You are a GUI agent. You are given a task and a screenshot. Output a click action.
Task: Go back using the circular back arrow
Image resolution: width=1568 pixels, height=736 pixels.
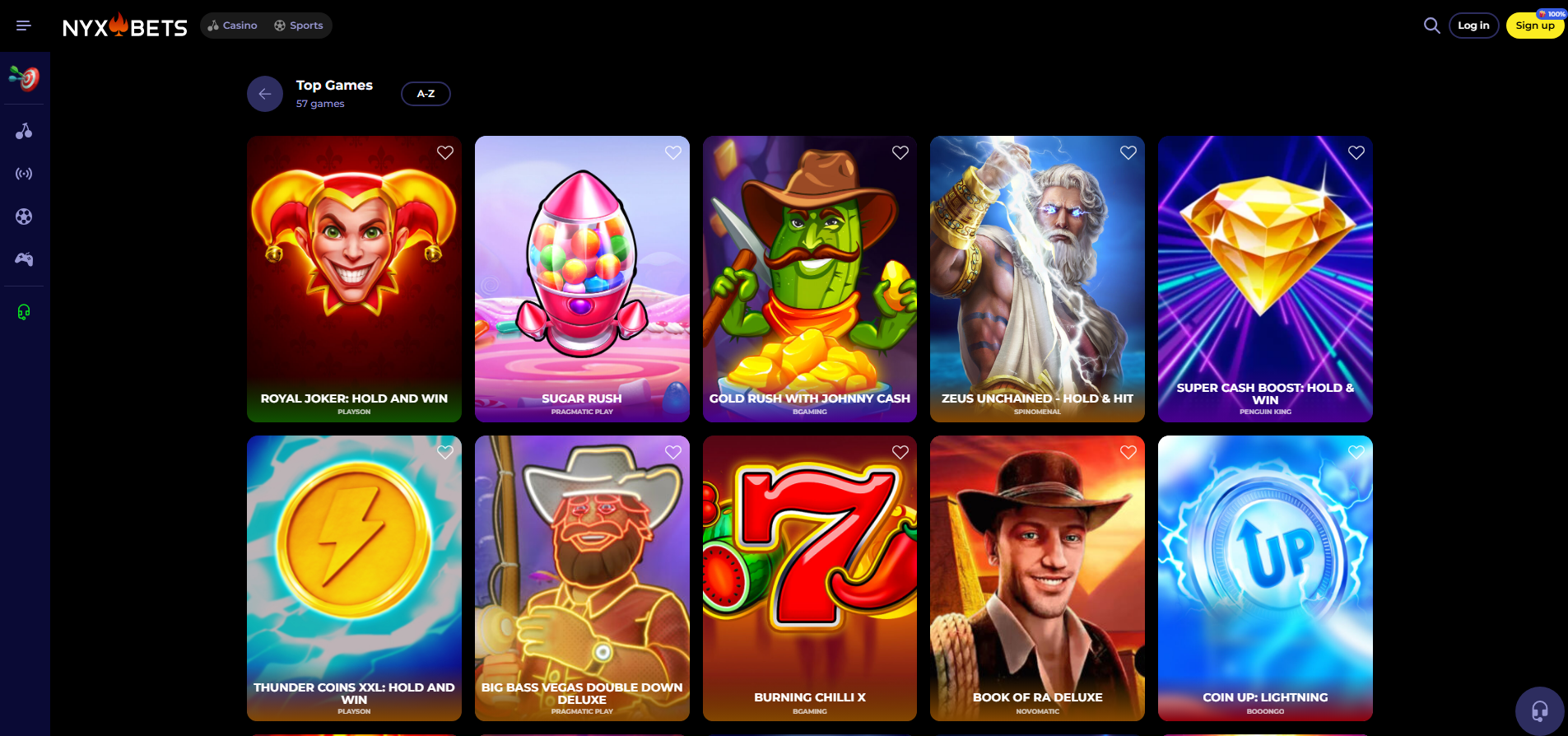click(264, 93)
